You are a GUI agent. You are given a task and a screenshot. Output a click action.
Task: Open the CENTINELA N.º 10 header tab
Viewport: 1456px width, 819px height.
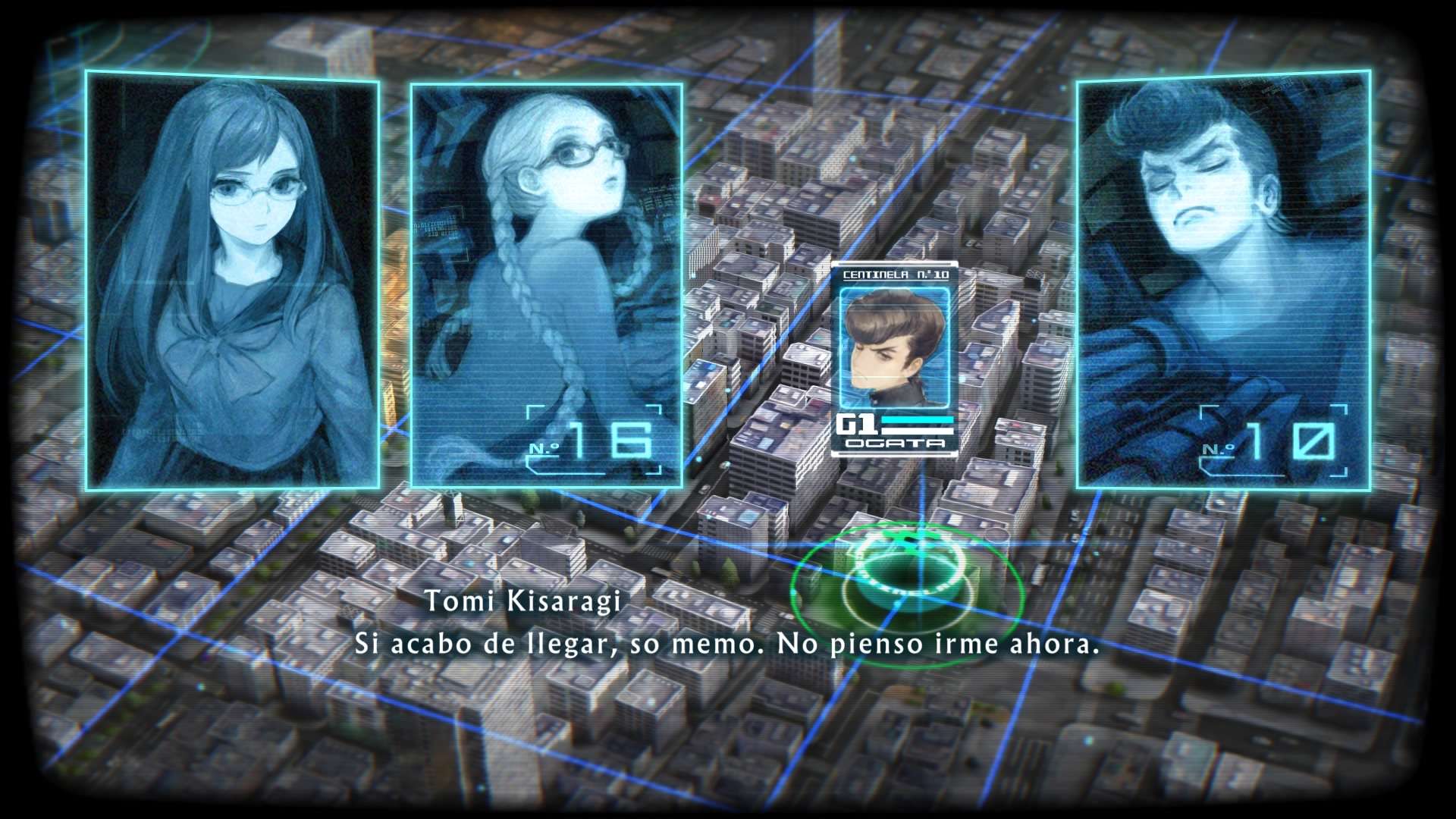pyautogui.click(x=895, y=275)
